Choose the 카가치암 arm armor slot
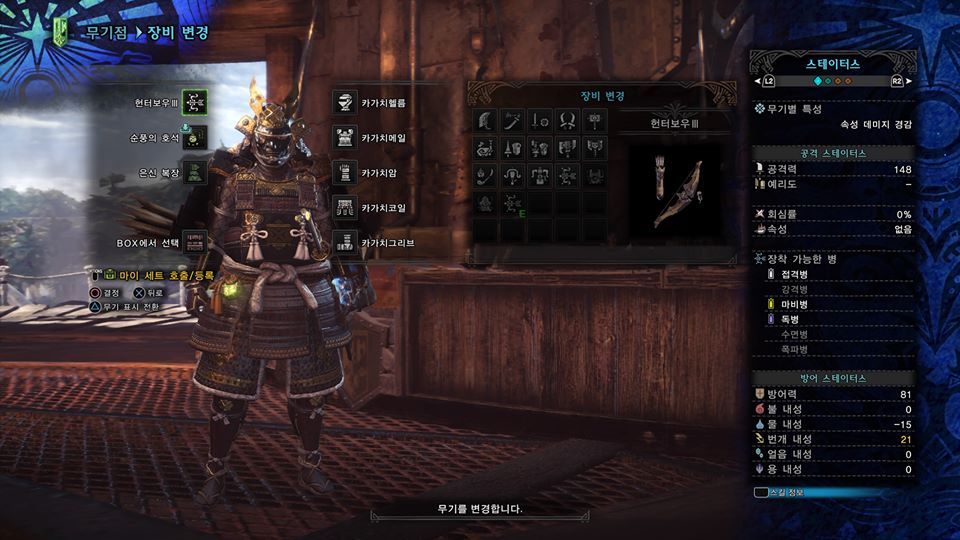The image size is (960, 540). 345,172
